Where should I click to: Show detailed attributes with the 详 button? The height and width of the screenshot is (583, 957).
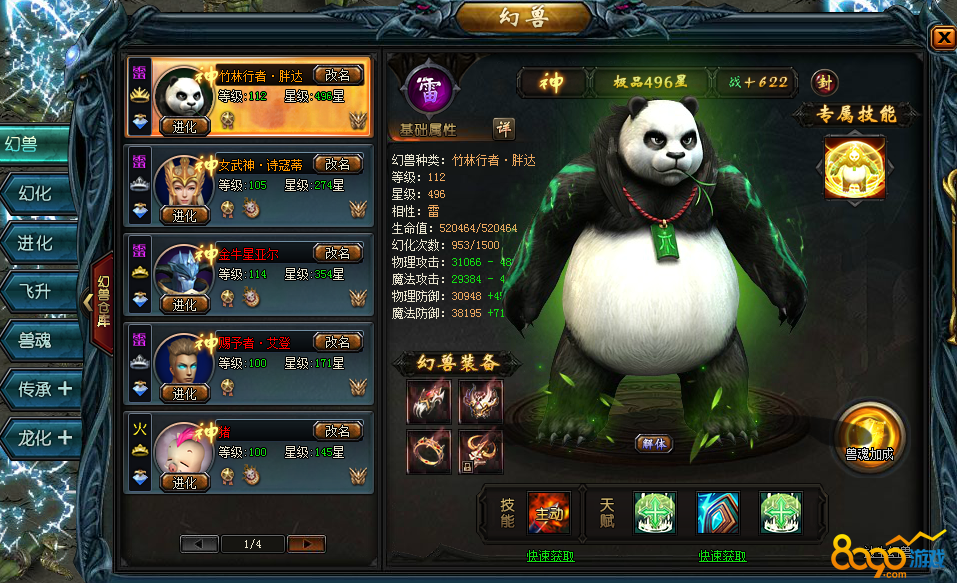(504, 129)
